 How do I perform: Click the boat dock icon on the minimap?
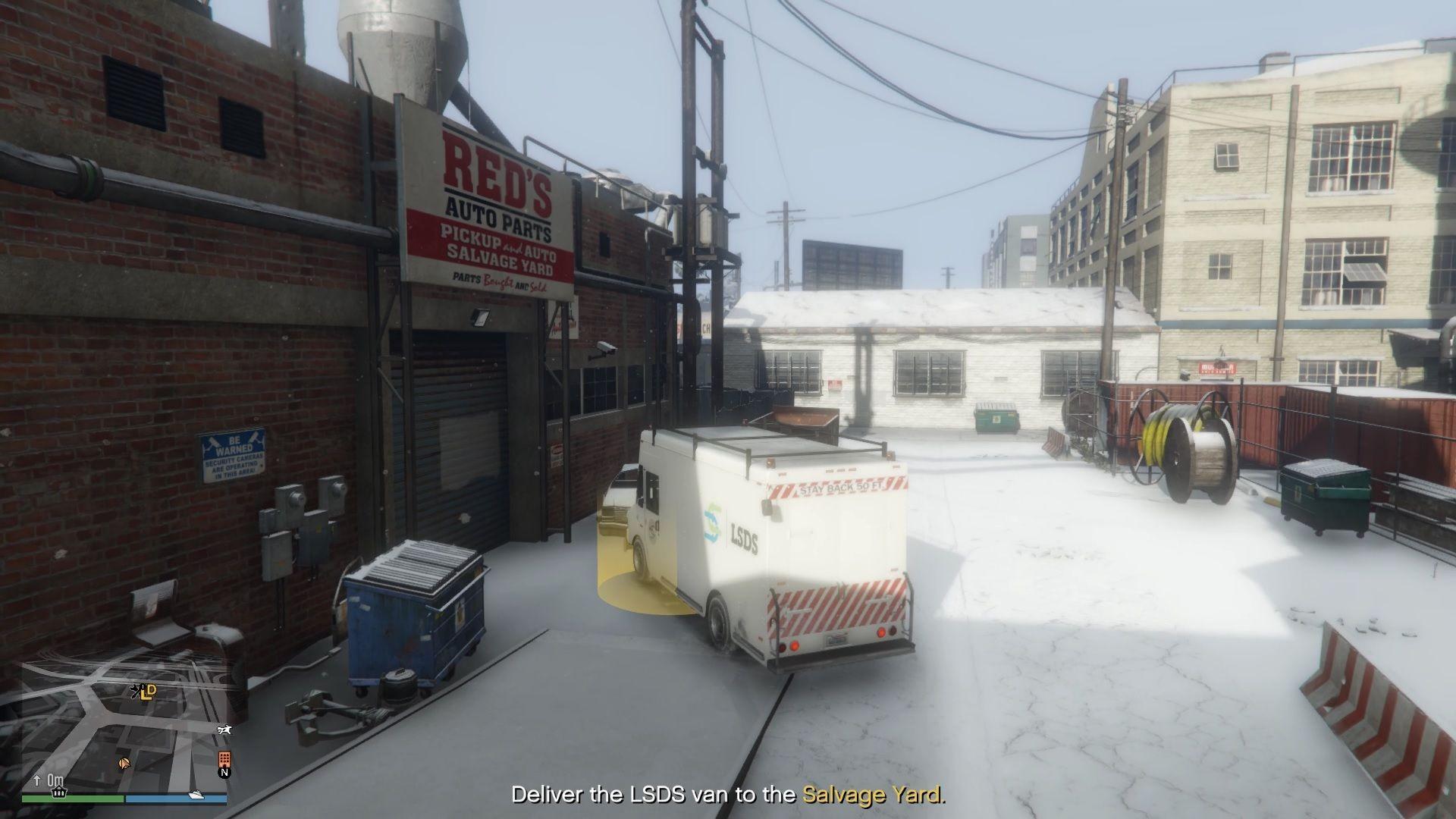point(196,796)
